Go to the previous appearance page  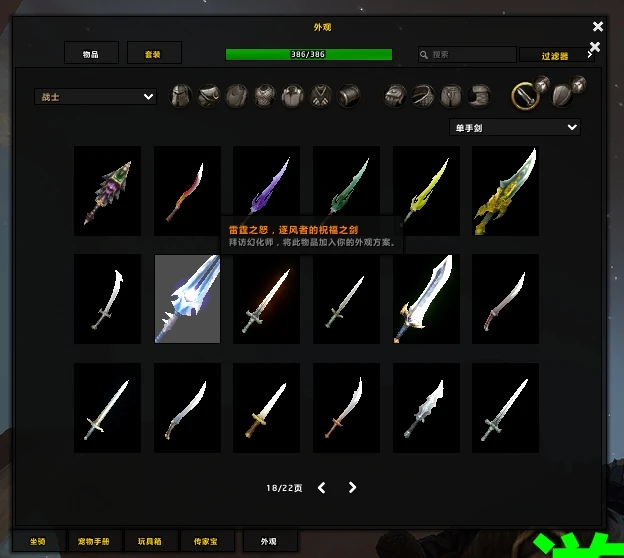click(x=322, y=488)
